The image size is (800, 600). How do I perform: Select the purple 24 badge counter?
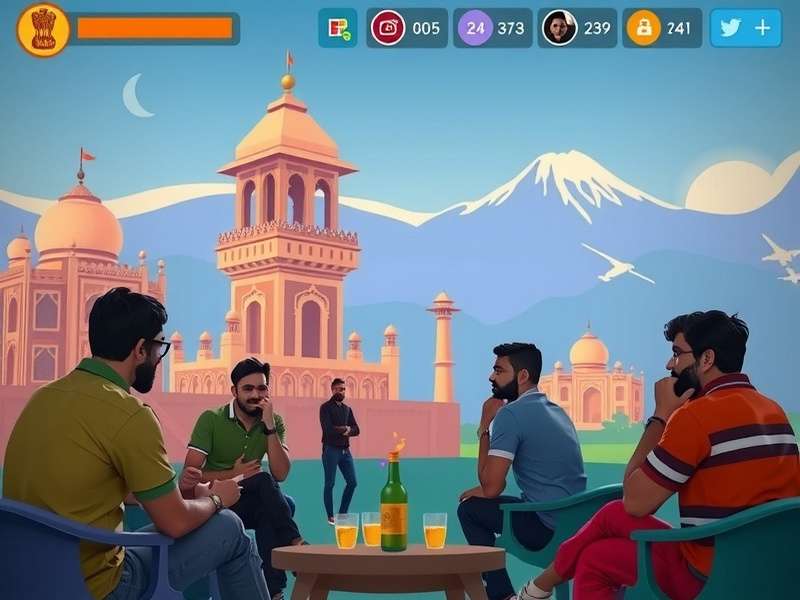(475, 28)
